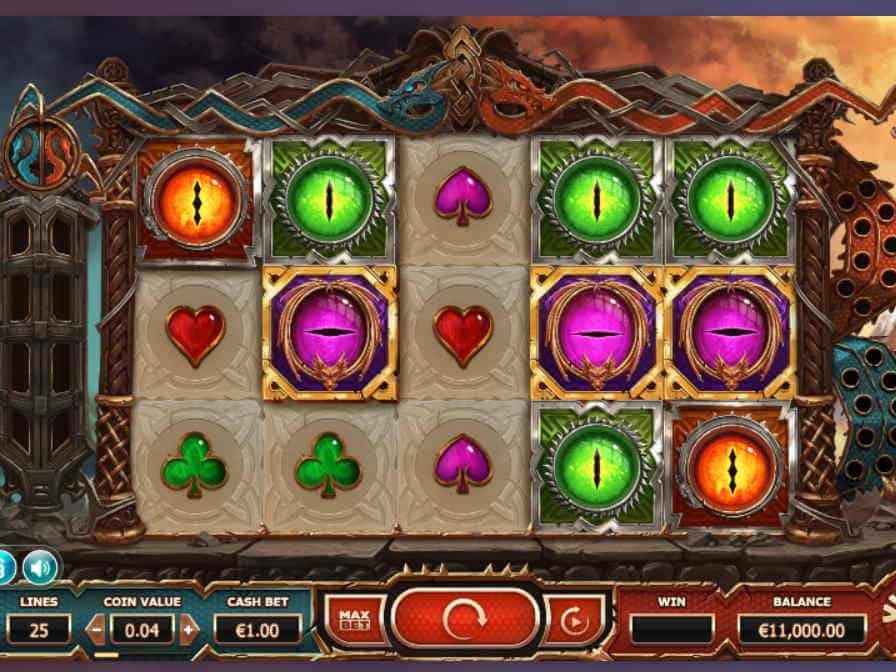Set the wager with Max Bet

[x=350, y=620]
